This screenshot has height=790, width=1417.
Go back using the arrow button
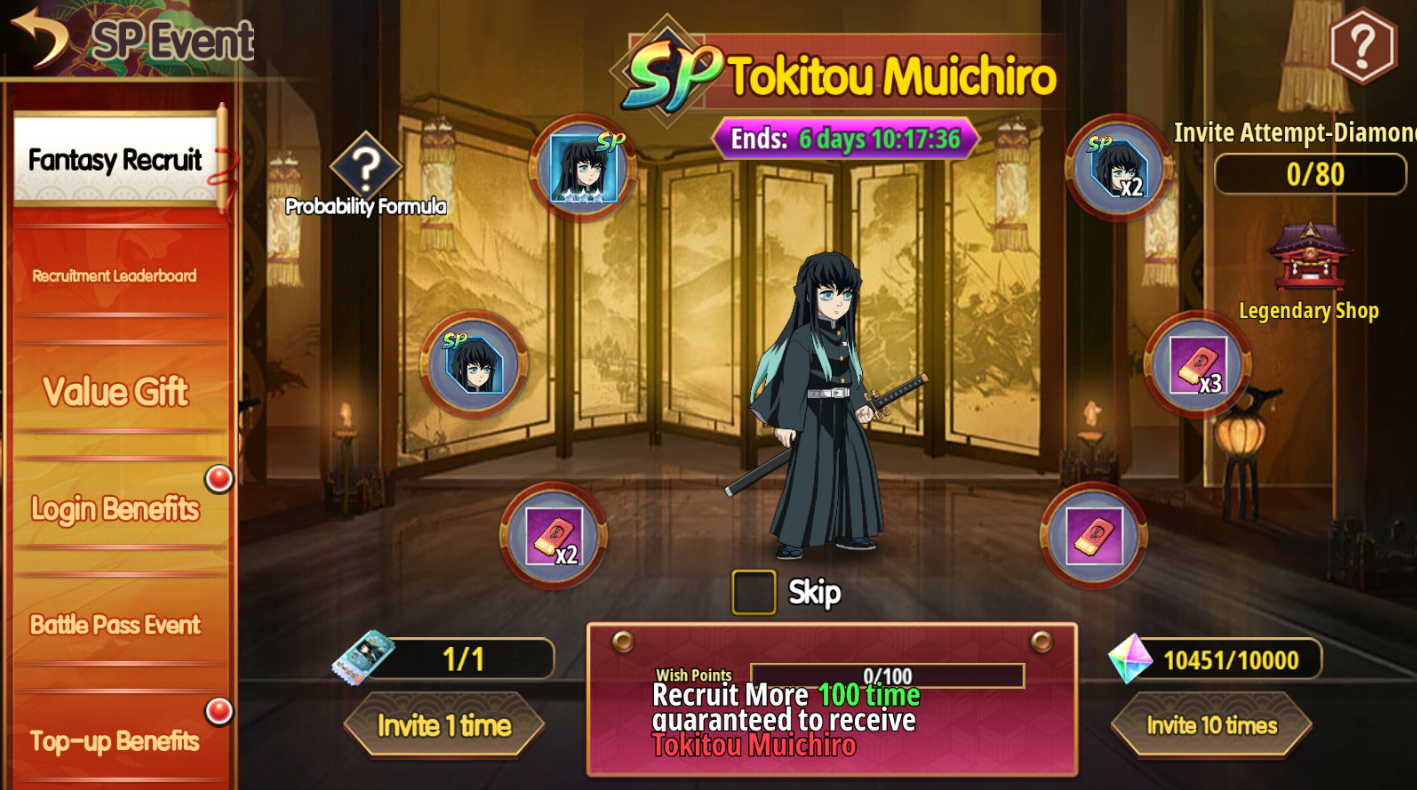pyautogui.click(x=40, y=37)
